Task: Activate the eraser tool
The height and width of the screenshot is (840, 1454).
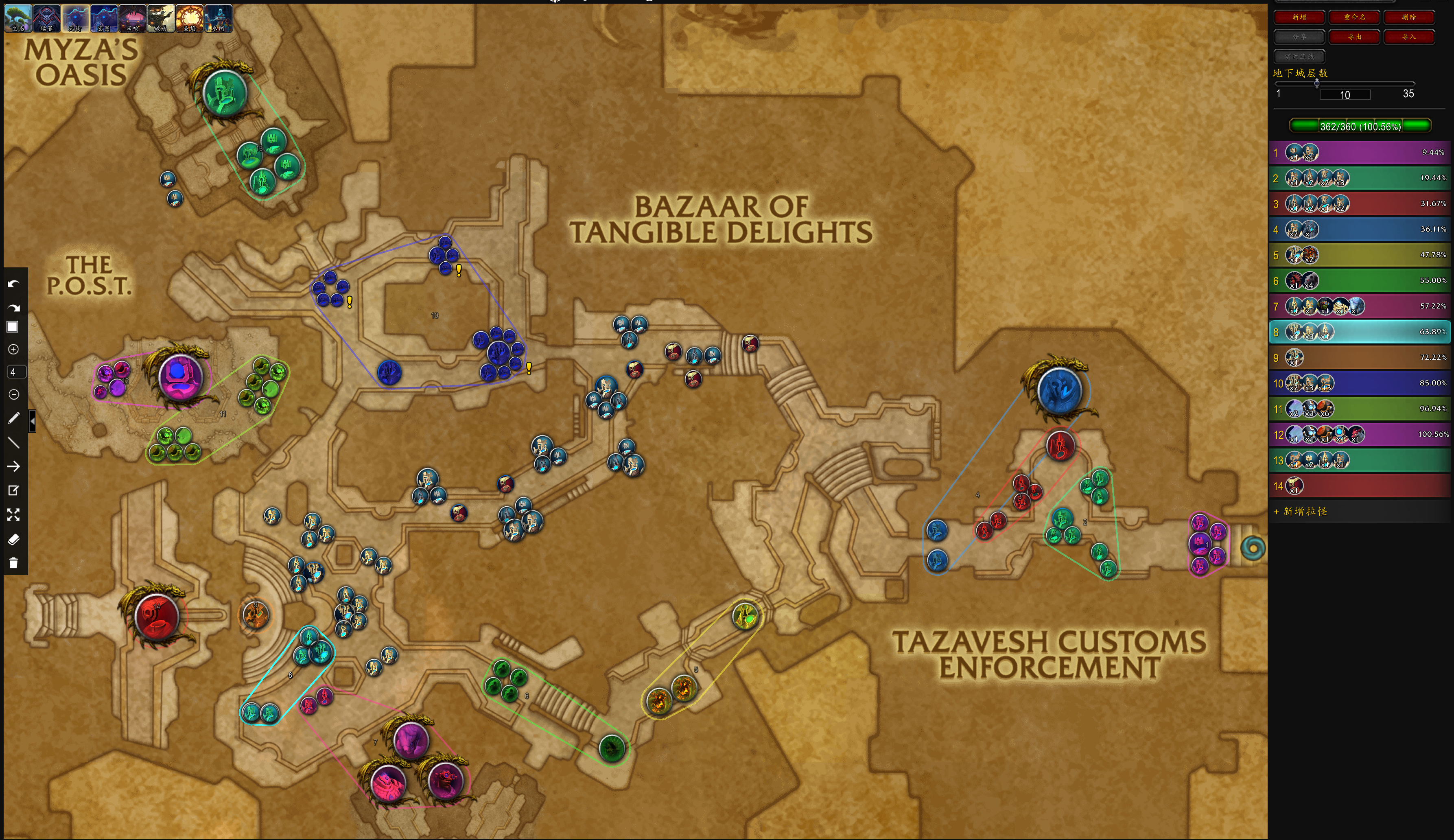Action: [14, 539]
